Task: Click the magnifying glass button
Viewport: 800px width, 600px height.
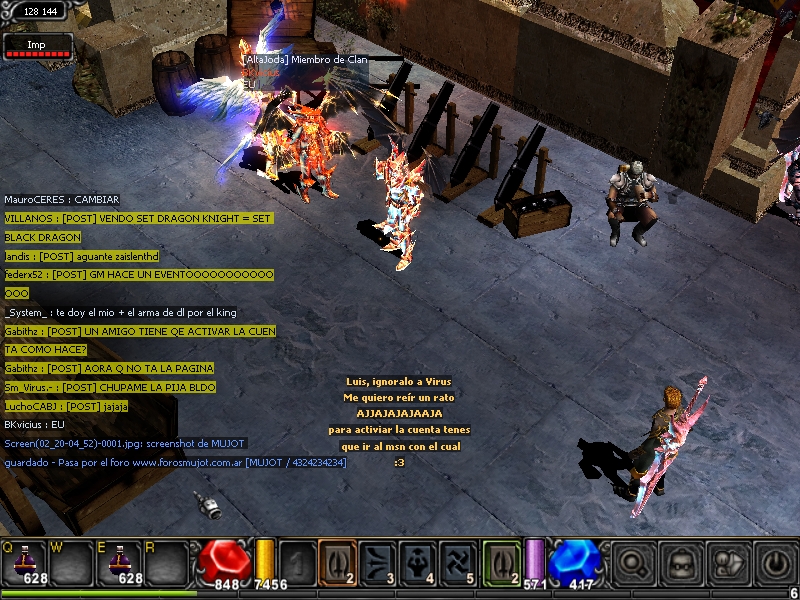Action: (633, 563)
